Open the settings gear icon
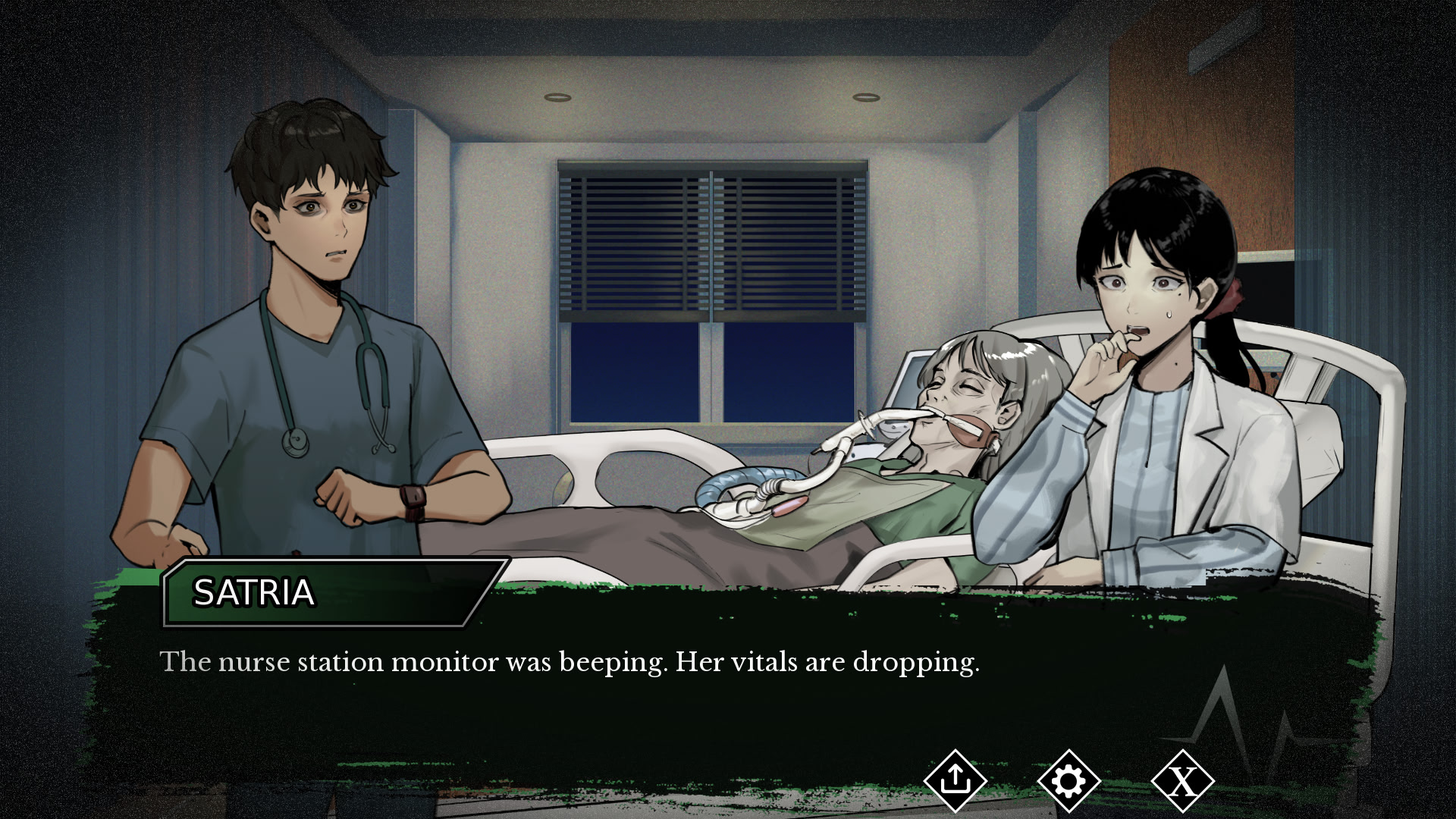Viewport: 1456px width, 819px height. pos(1068,780)
